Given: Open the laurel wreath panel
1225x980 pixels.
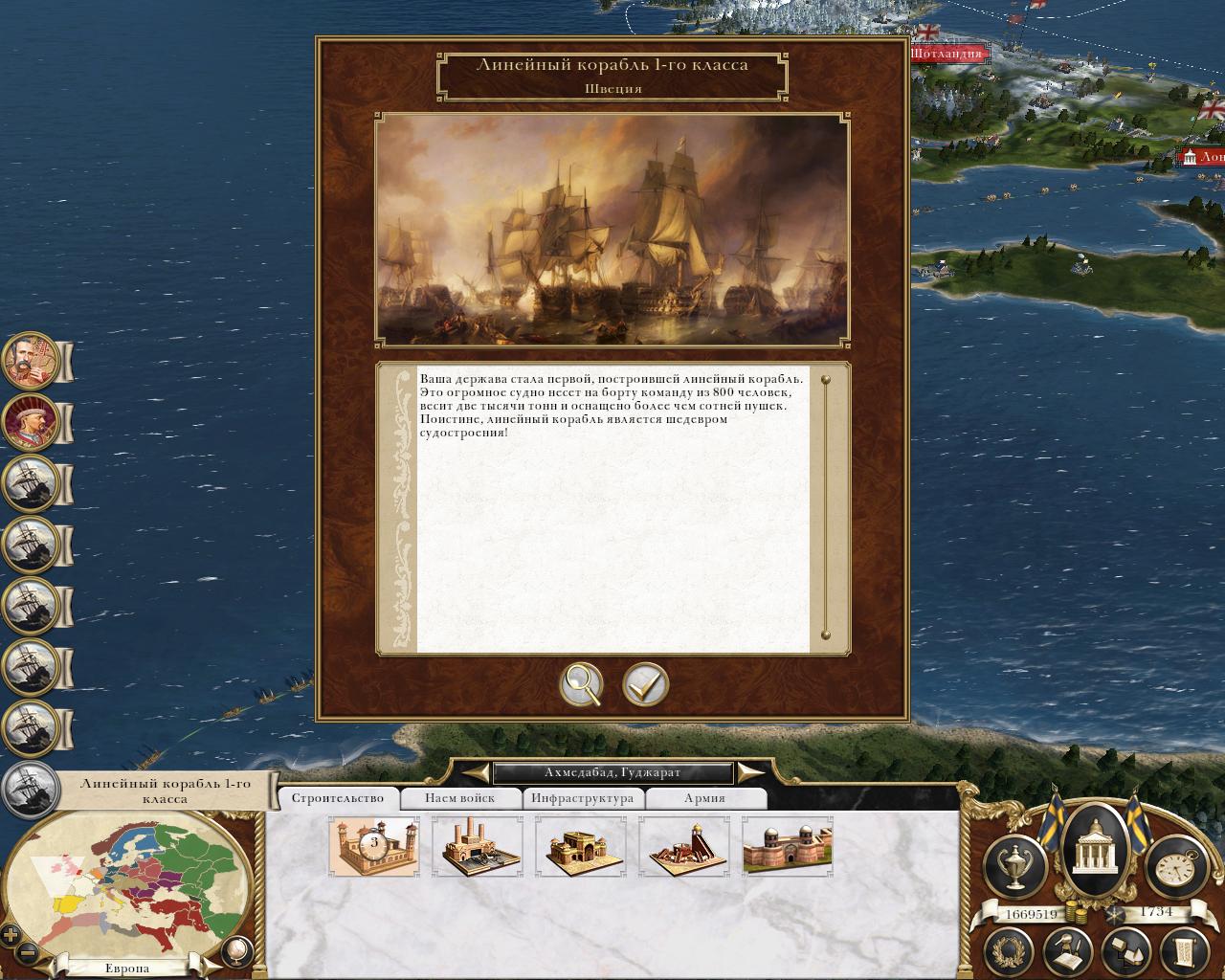Looking at the screenshot, I should tap(1008, 950).
